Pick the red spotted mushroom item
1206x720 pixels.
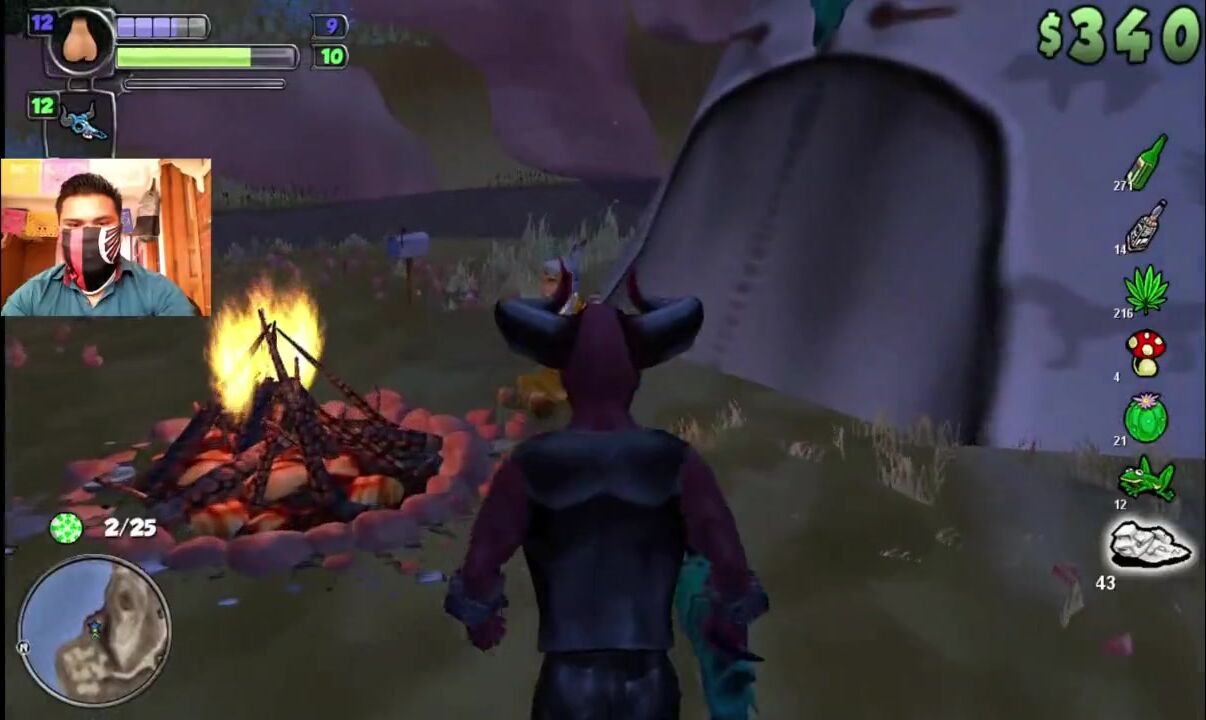click(1146, 352)
